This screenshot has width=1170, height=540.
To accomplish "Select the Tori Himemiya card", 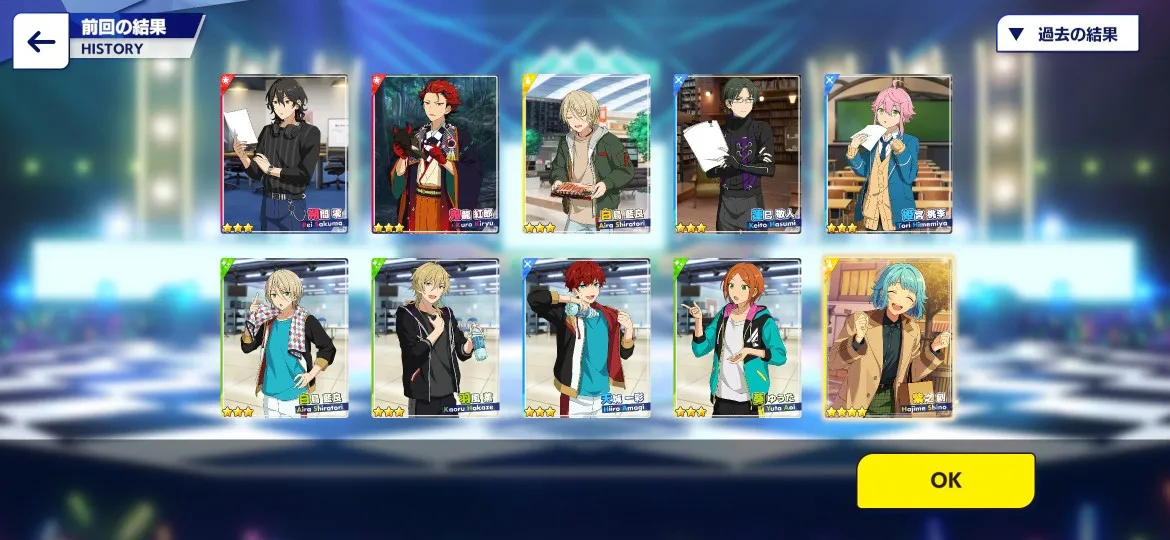I will [x=889, y=154].
